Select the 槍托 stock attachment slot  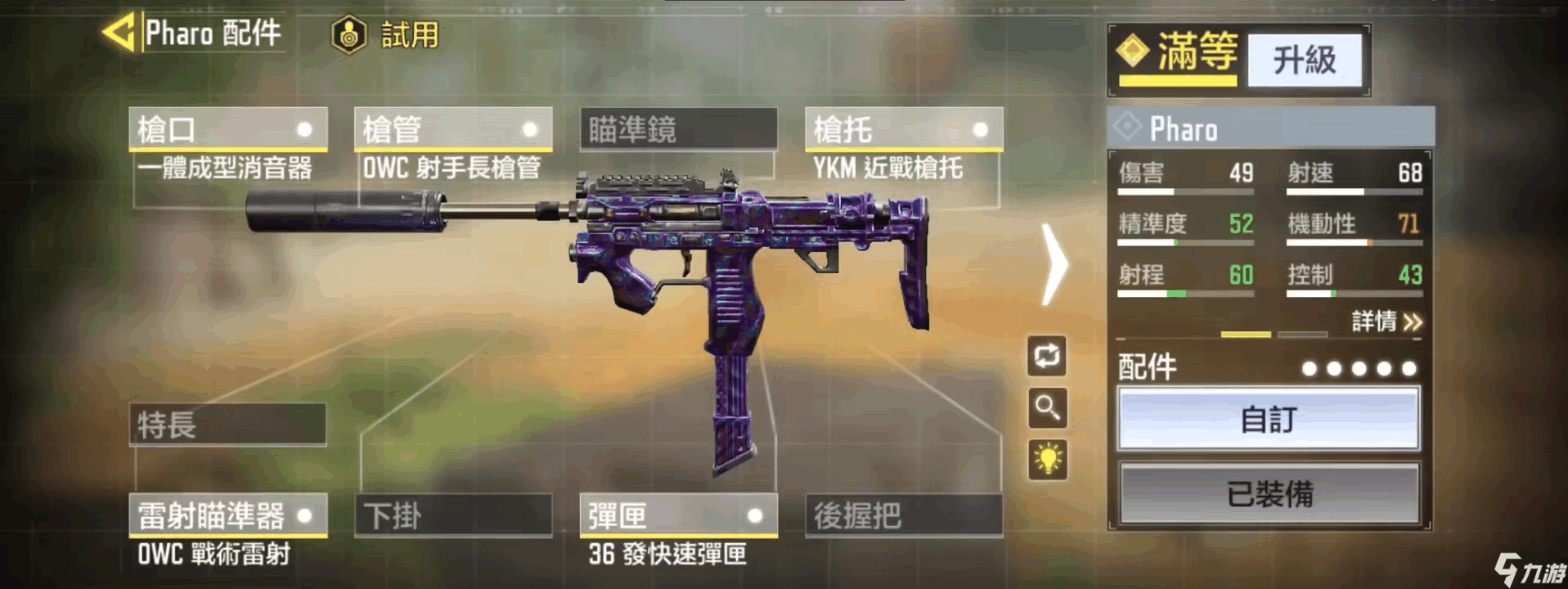click(903, 130)
